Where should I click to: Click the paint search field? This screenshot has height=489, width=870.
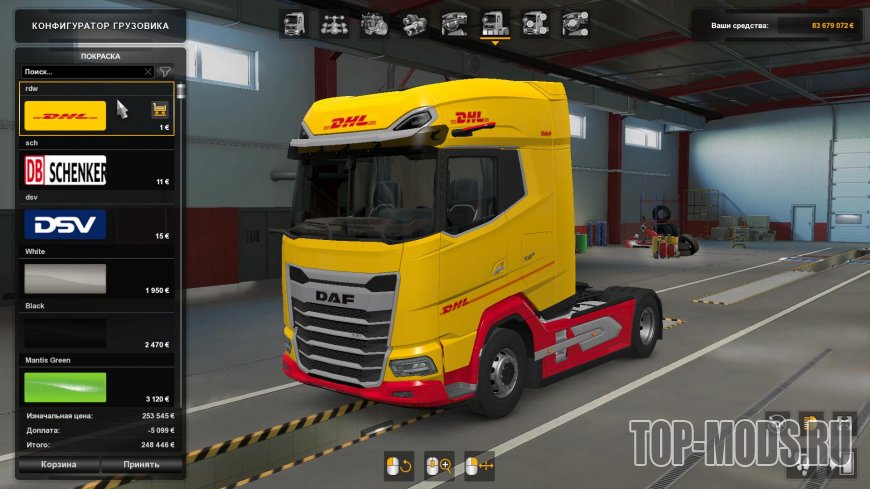[82, 72]
